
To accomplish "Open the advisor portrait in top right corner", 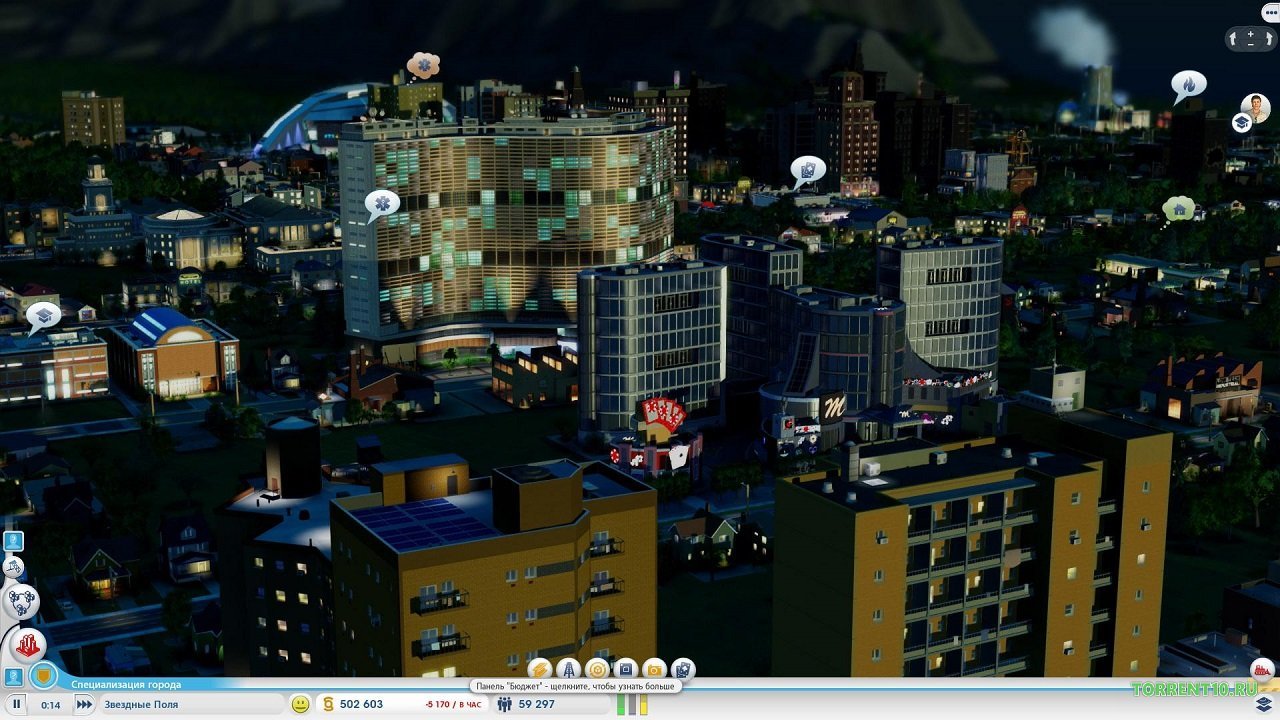I will pos(1256,108).
